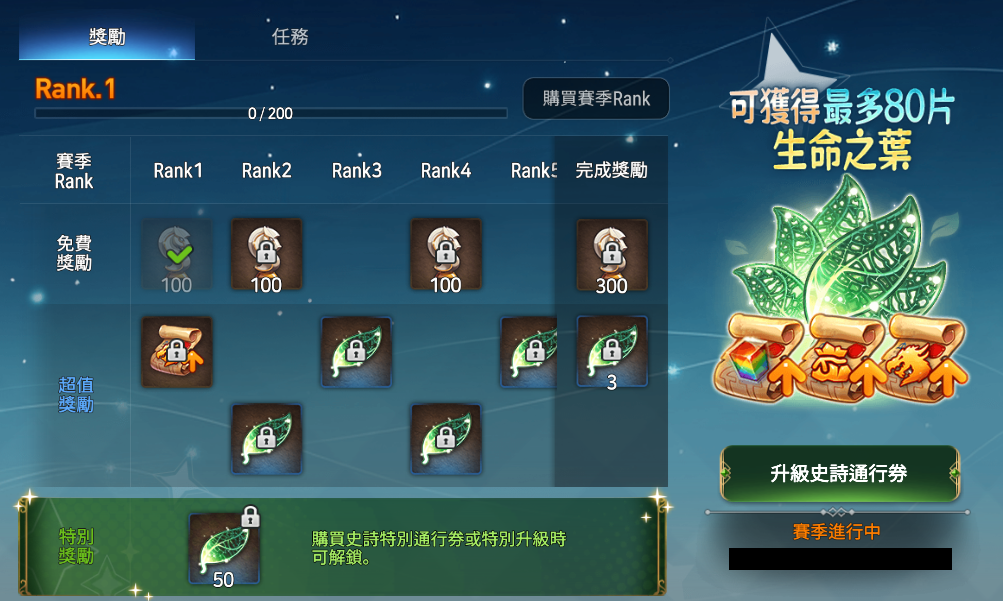Select the Rank3 premium leaf reward

pyautogui.click(x=356, y=352)
